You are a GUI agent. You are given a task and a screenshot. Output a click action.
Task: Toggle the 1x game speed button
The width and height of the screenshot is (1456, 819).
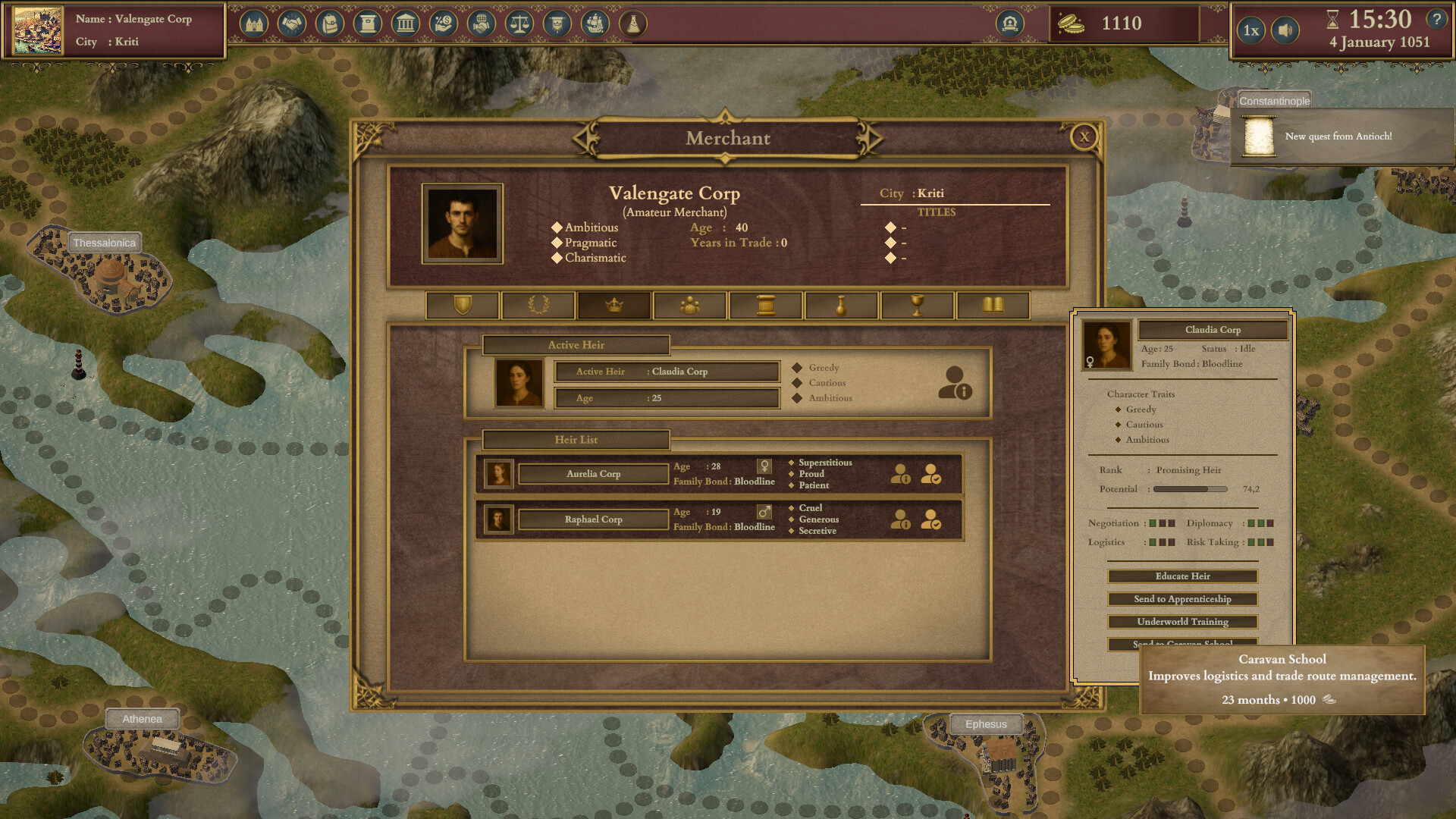[x=1251, y=30]
